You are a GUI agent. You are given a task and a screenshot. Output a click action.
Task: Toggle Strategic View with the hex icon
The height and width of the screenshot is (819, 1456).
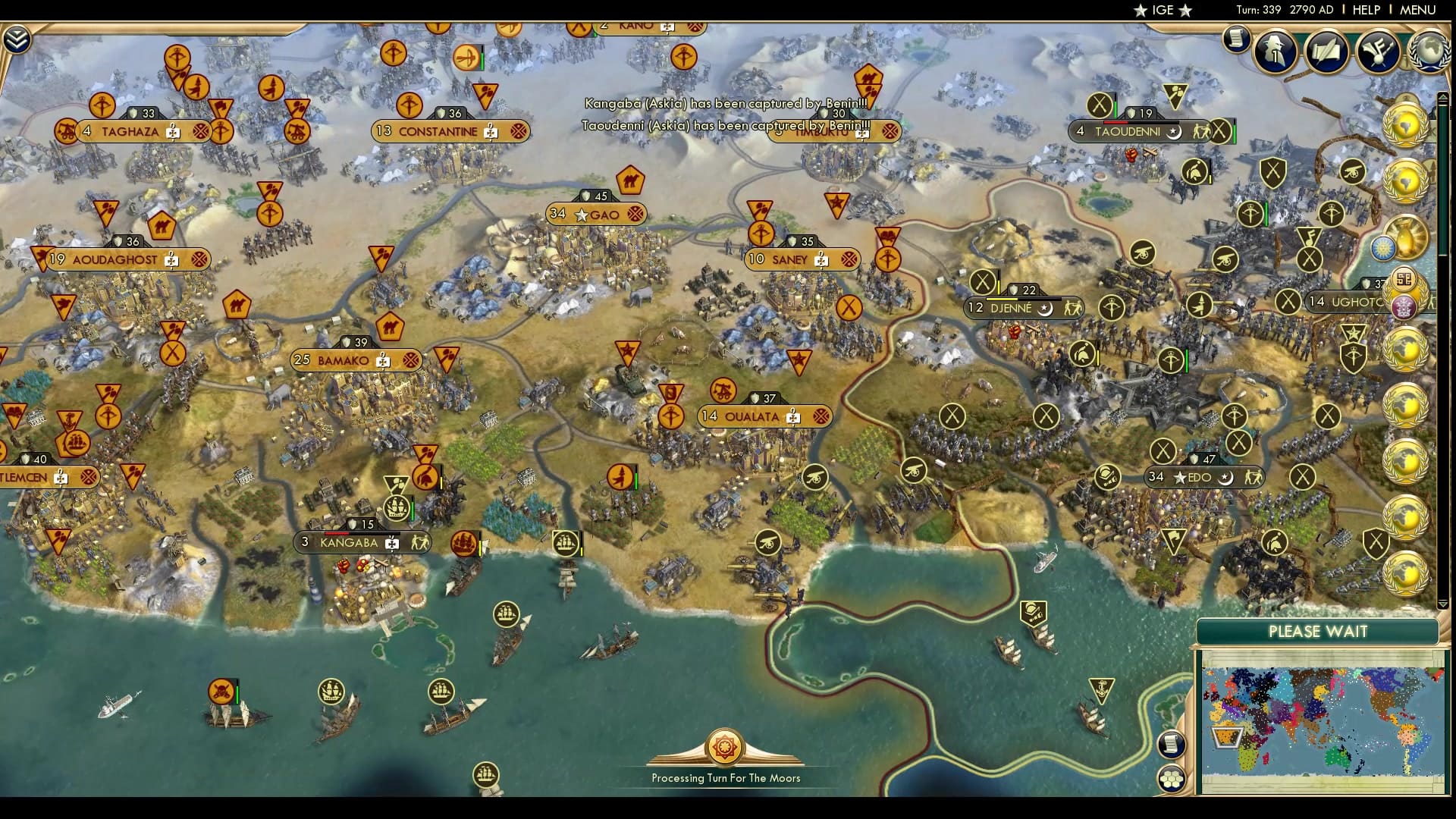[1171, 779]
